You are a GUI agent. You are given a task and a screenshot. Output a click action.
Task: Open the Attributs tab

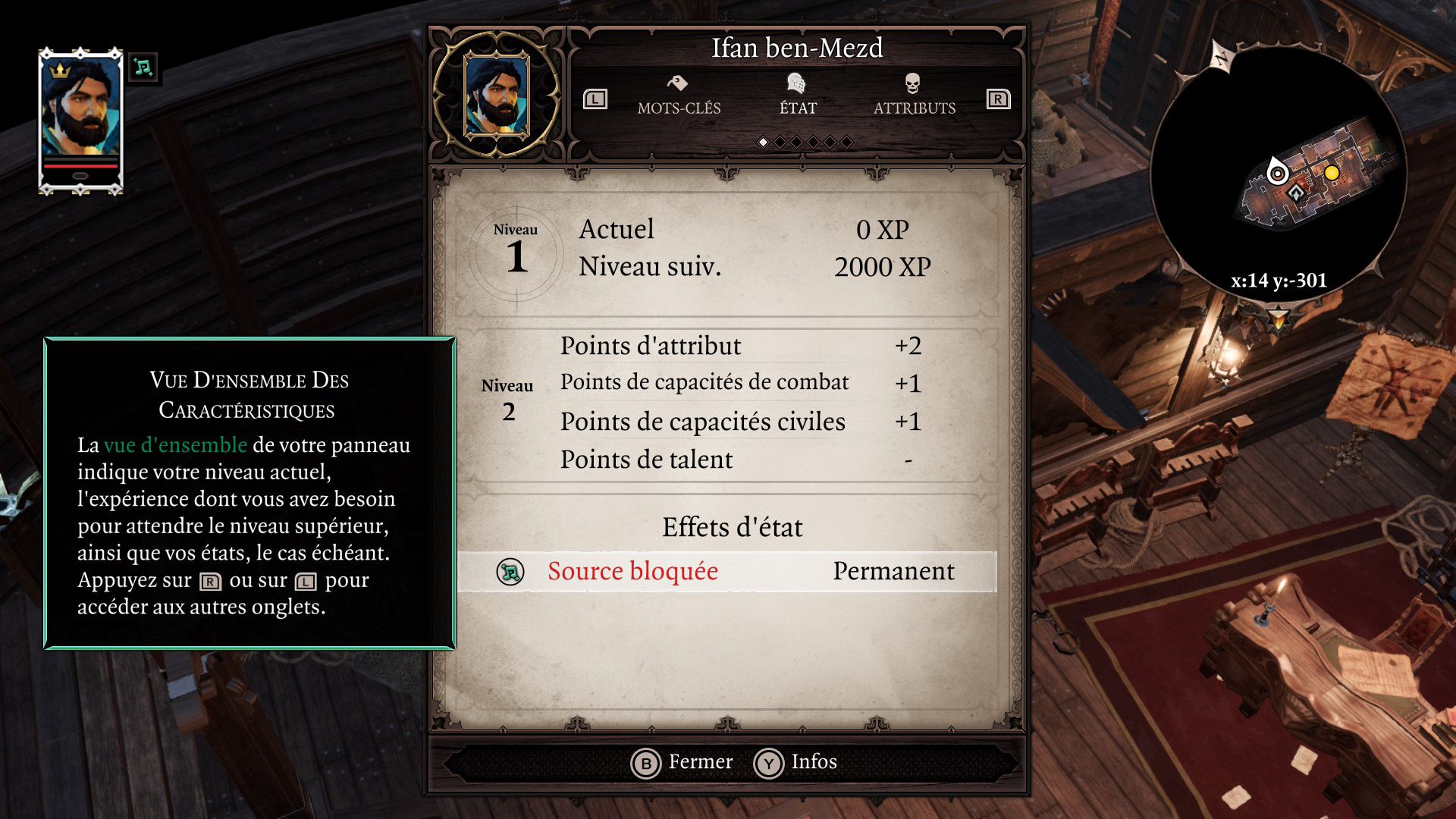[914, 96]
